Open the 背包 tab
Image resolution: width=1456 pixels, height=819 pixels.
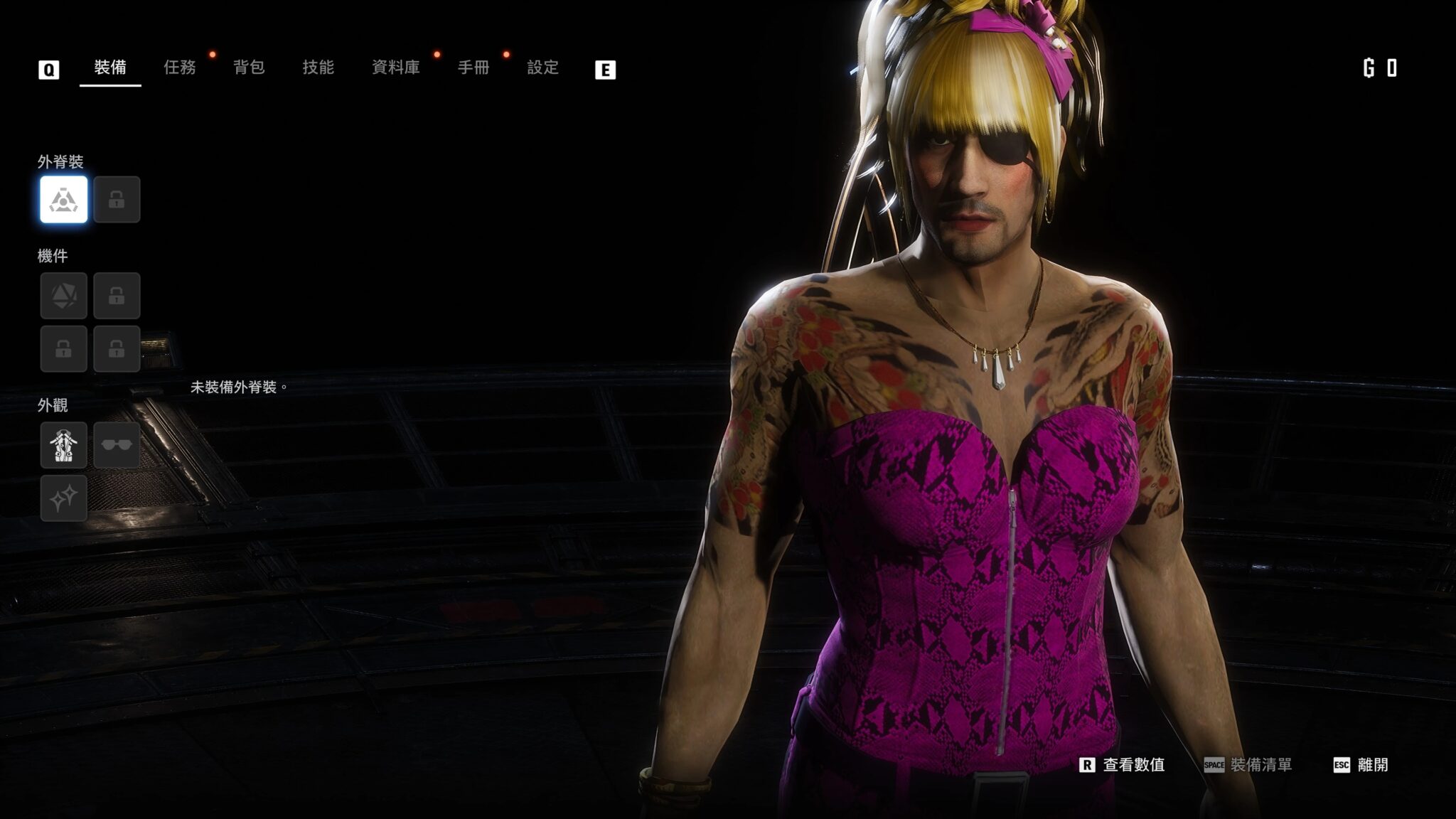tap(249, 68)
